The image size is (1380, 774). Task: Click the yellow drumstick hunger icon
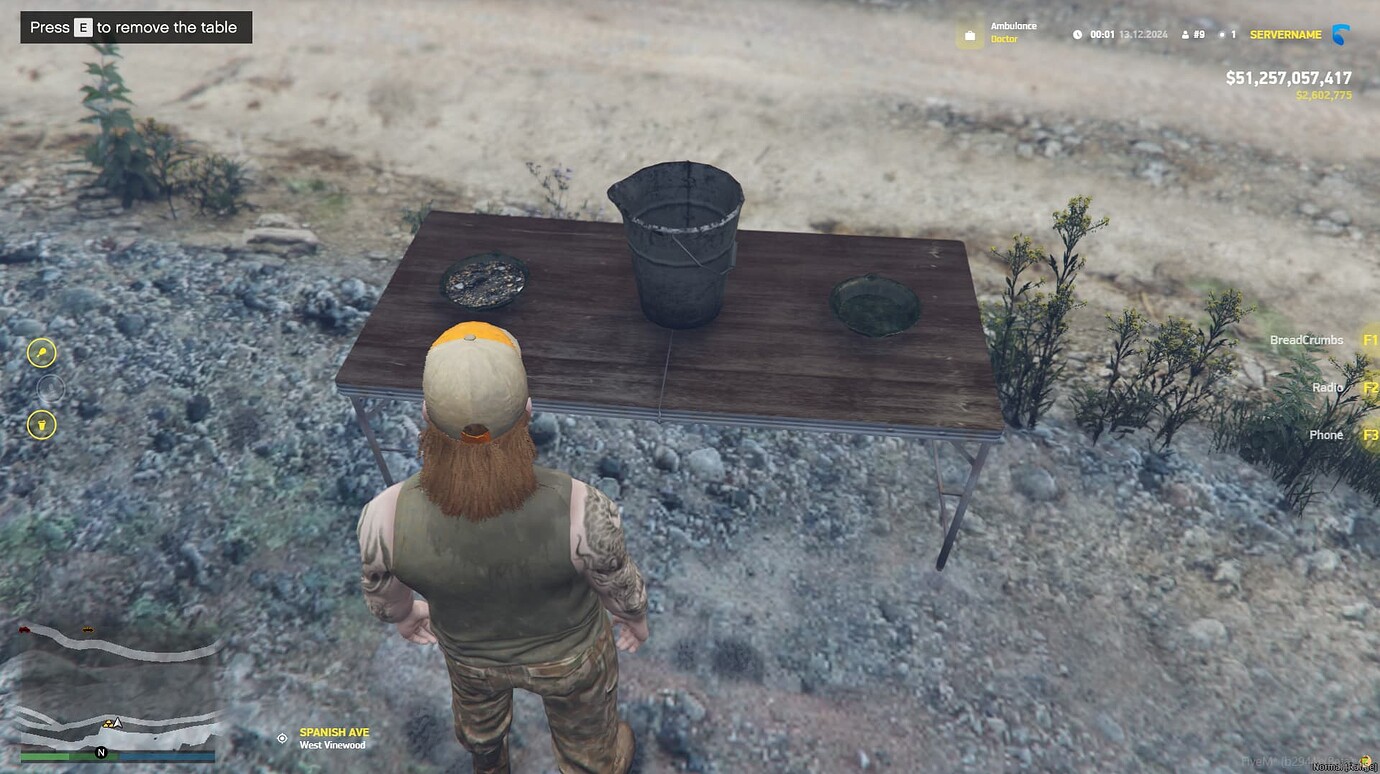[42, 354]
